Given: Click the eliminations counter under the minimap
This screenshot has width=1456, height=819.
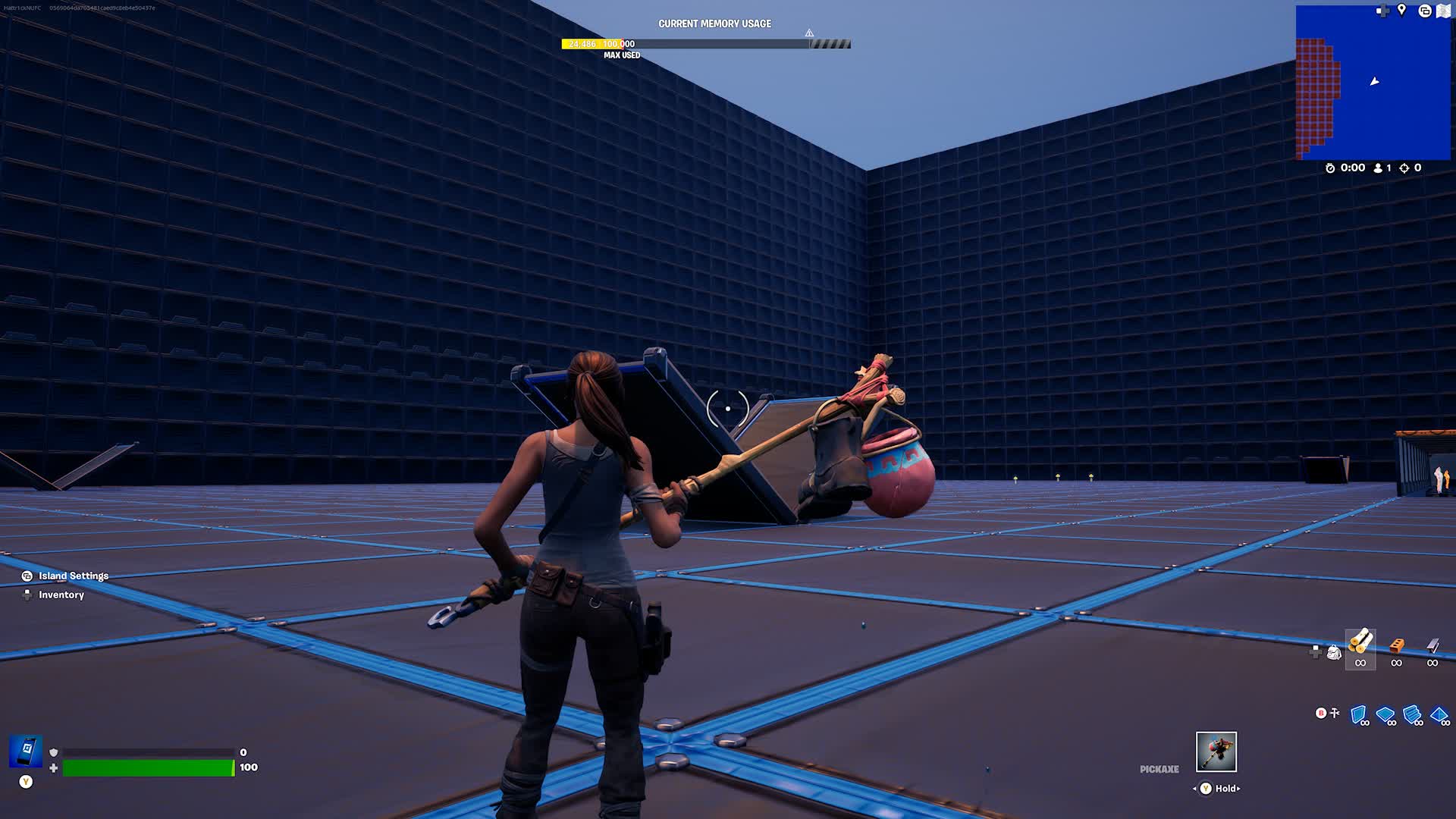Looking at the screenshot, I should click(x=1408, y=168).
